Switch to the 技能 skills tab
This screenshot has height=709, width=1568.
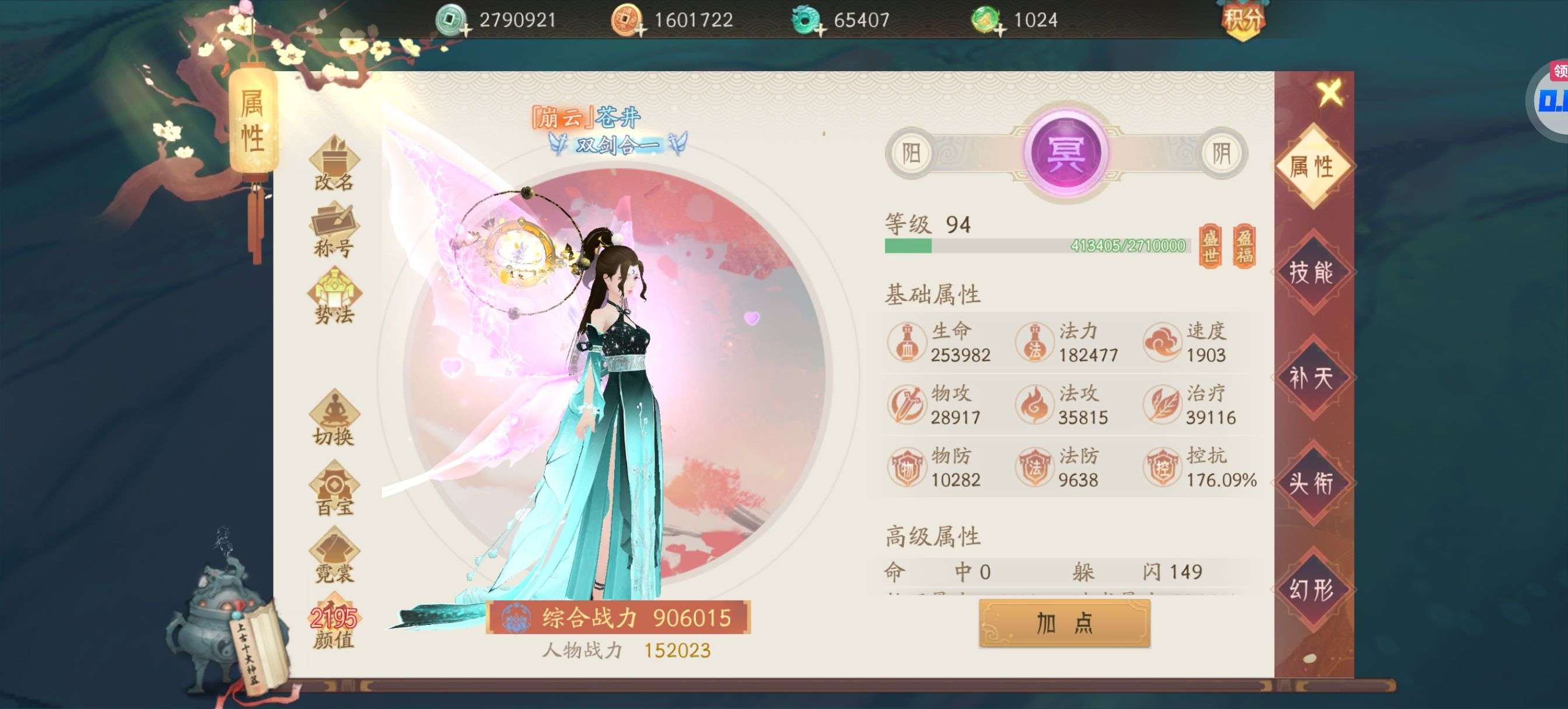coord(1311,272)
